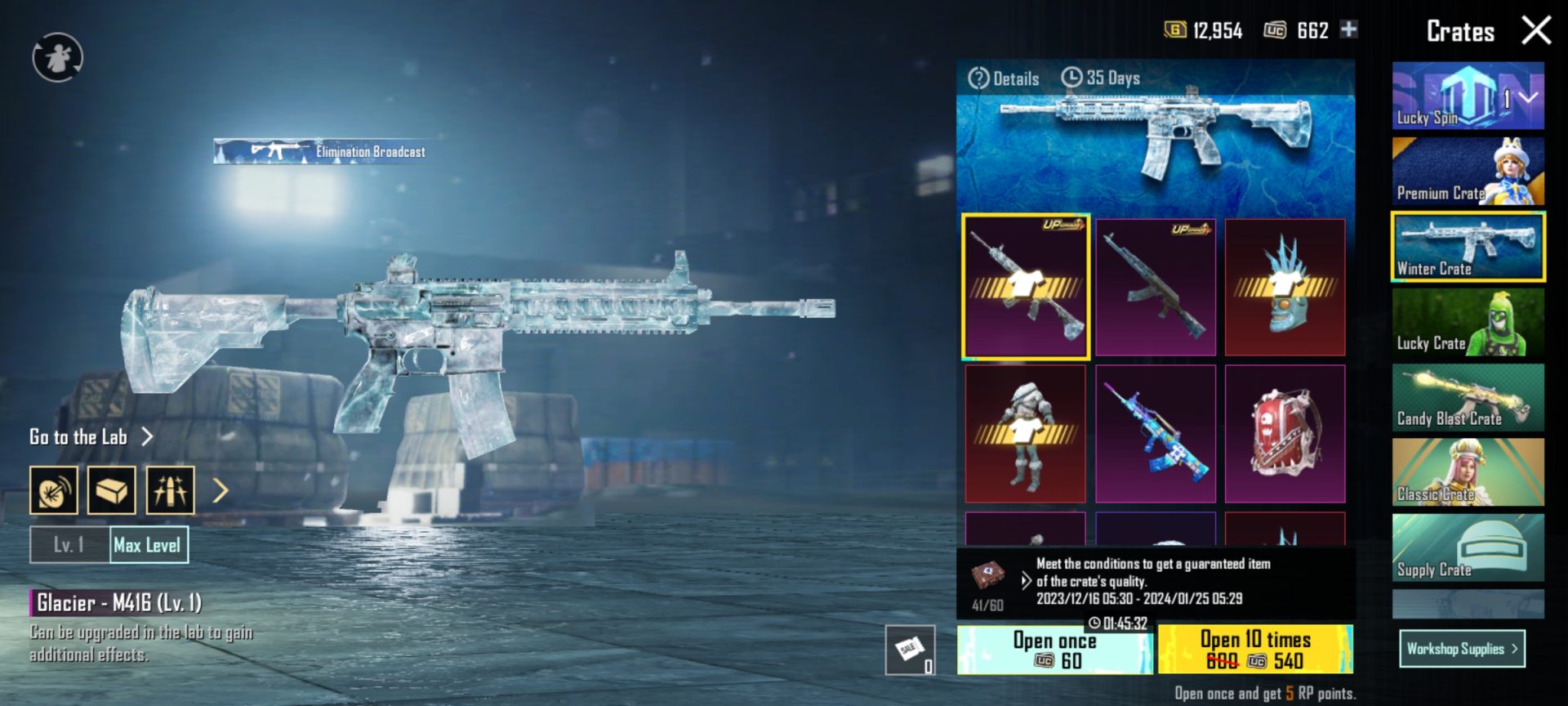1568x706 pixels.
Task: Toggle the Max Level preview
Action: [147, 545]
